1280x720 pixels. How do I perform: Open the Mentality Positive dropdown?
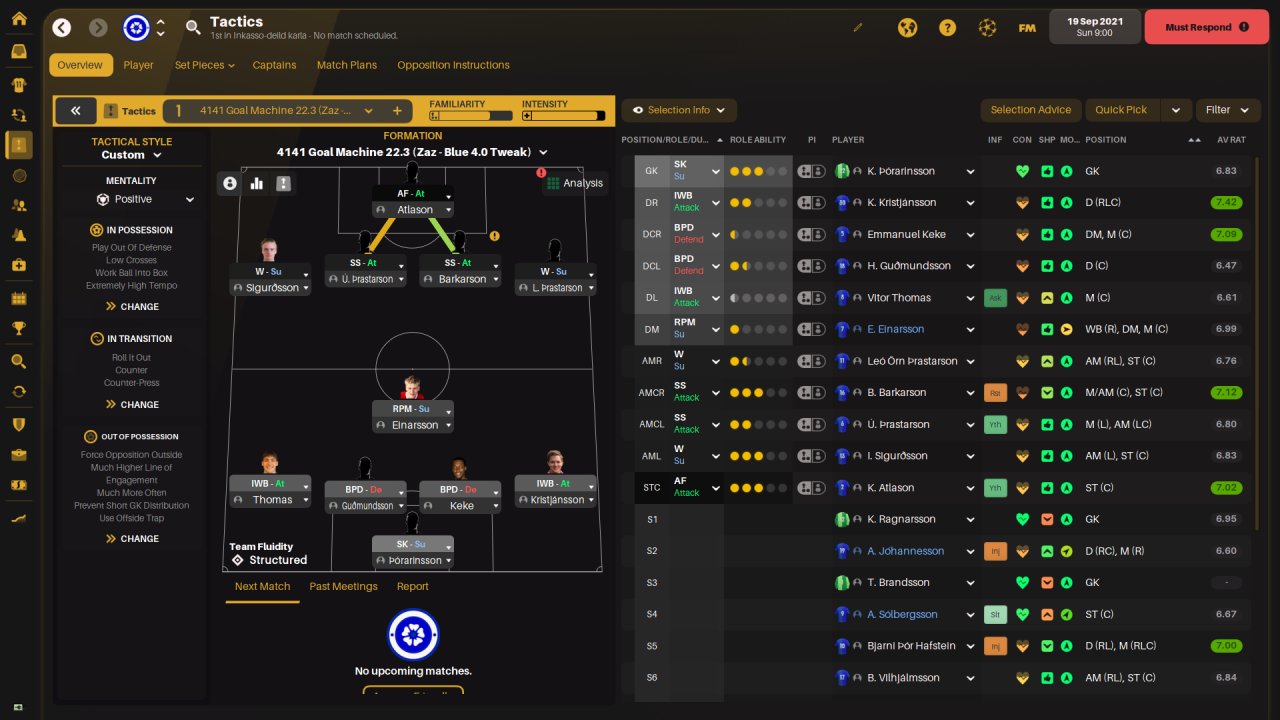145,199
